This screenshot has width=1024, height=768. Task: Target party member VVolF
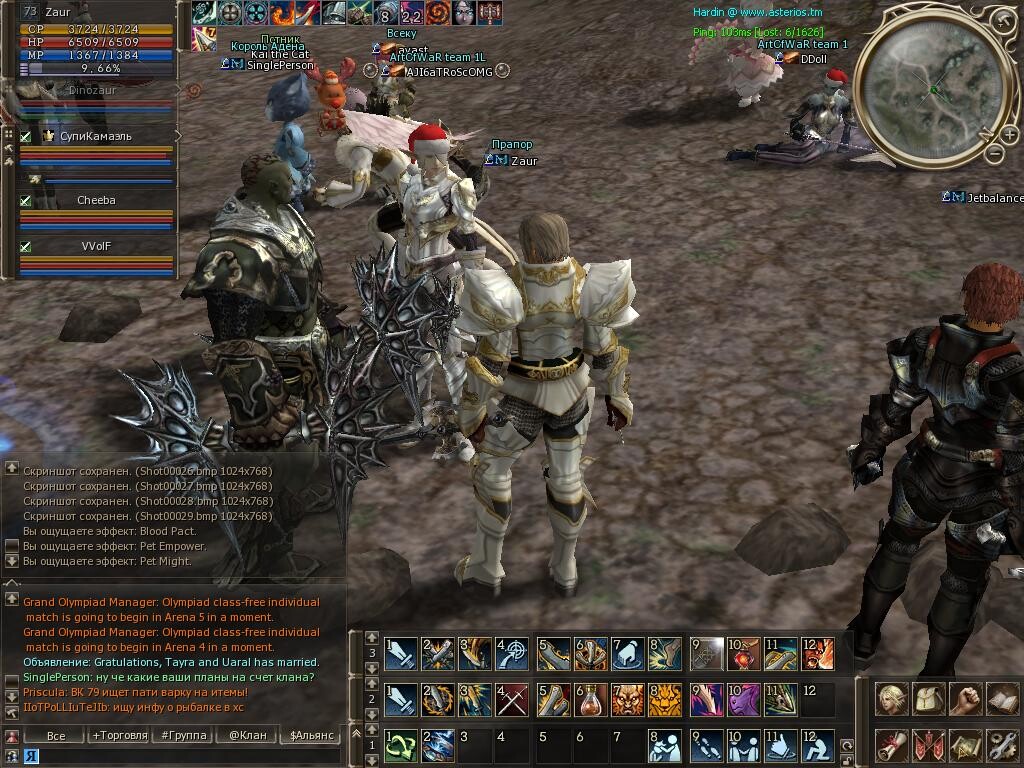point(96,246)
